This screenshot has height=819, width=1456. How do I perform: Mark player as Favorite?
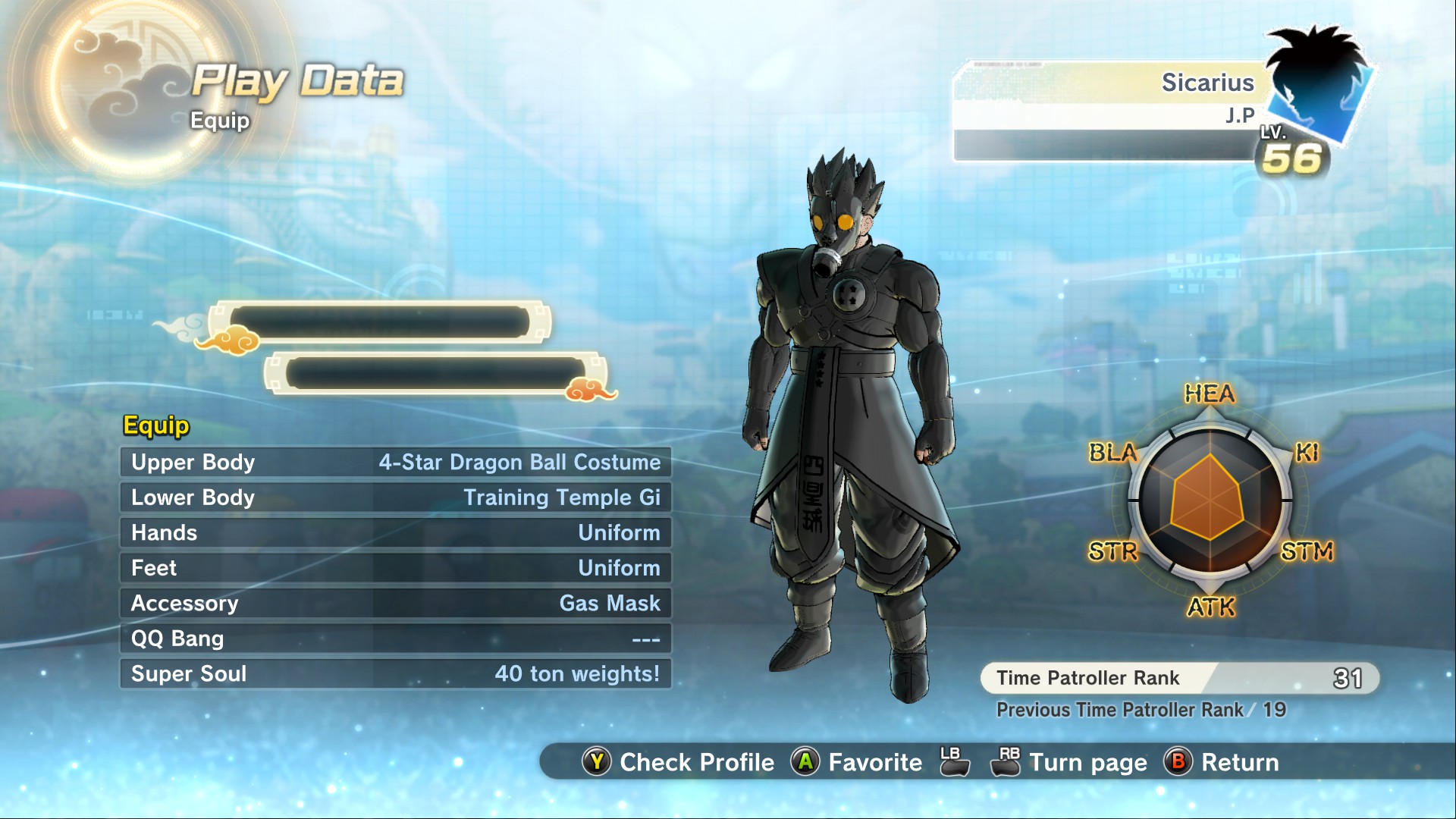tap(857, 762)
